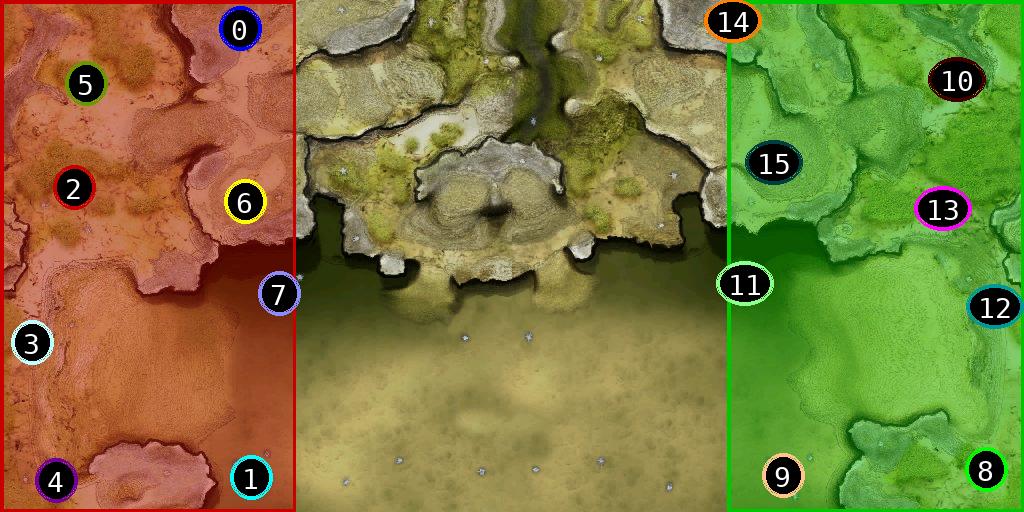The height and width of the screenshot is (512, 1024).
Task: Choose start position marker 1
Action: [251, 478]
